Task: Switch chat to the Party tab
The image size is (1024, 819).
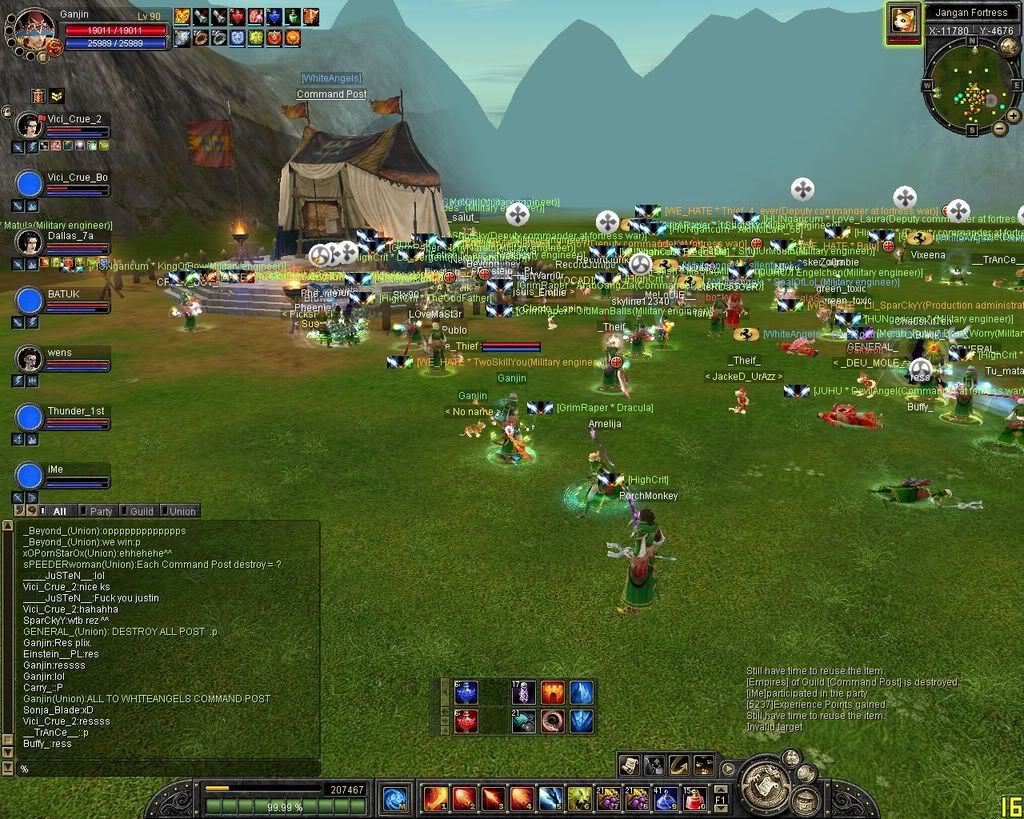Action: point(101,511)
